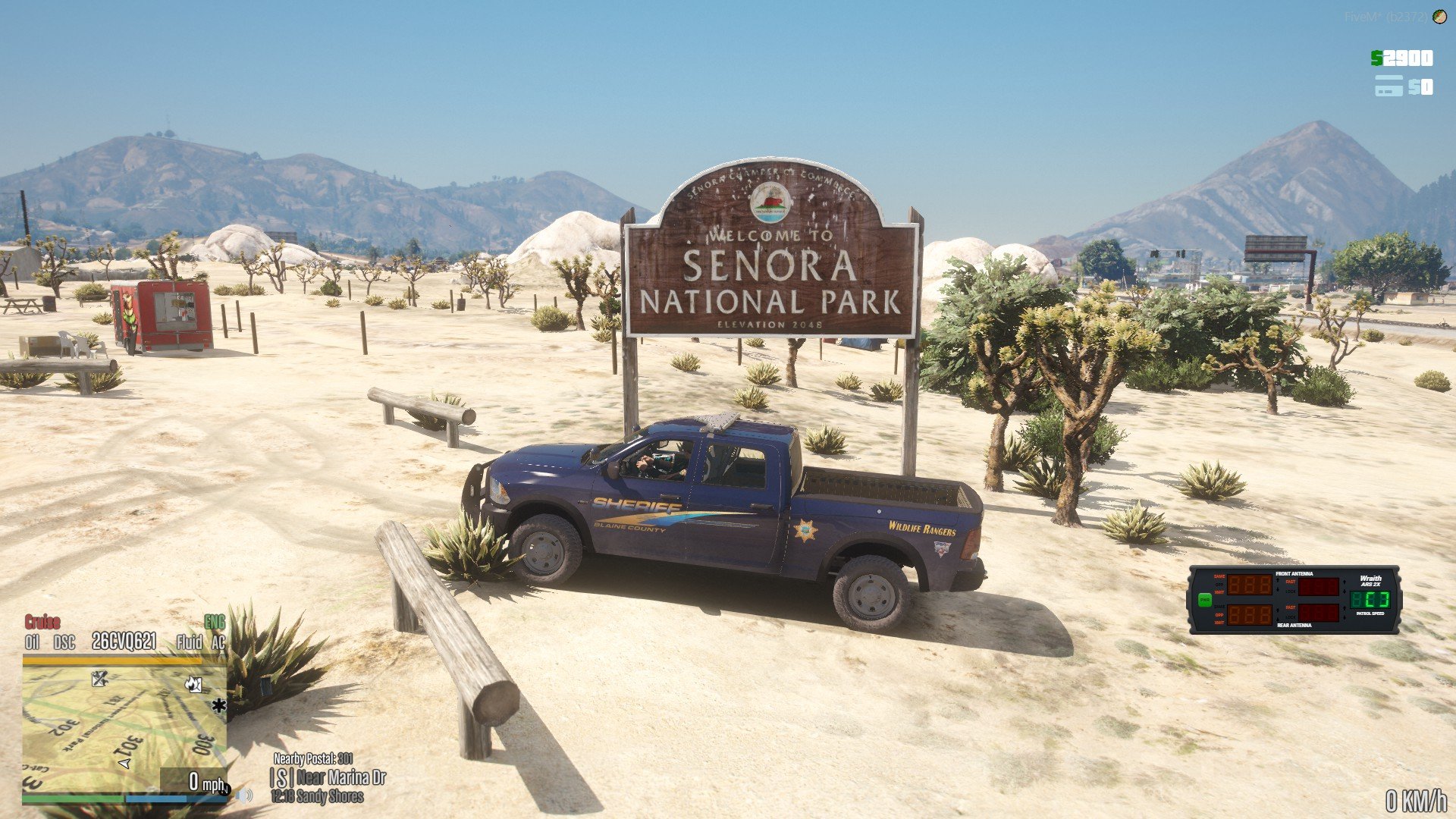Click the radar's green patrol speed display
This screenshot has width=1456, height=819.
[1370, 600]
